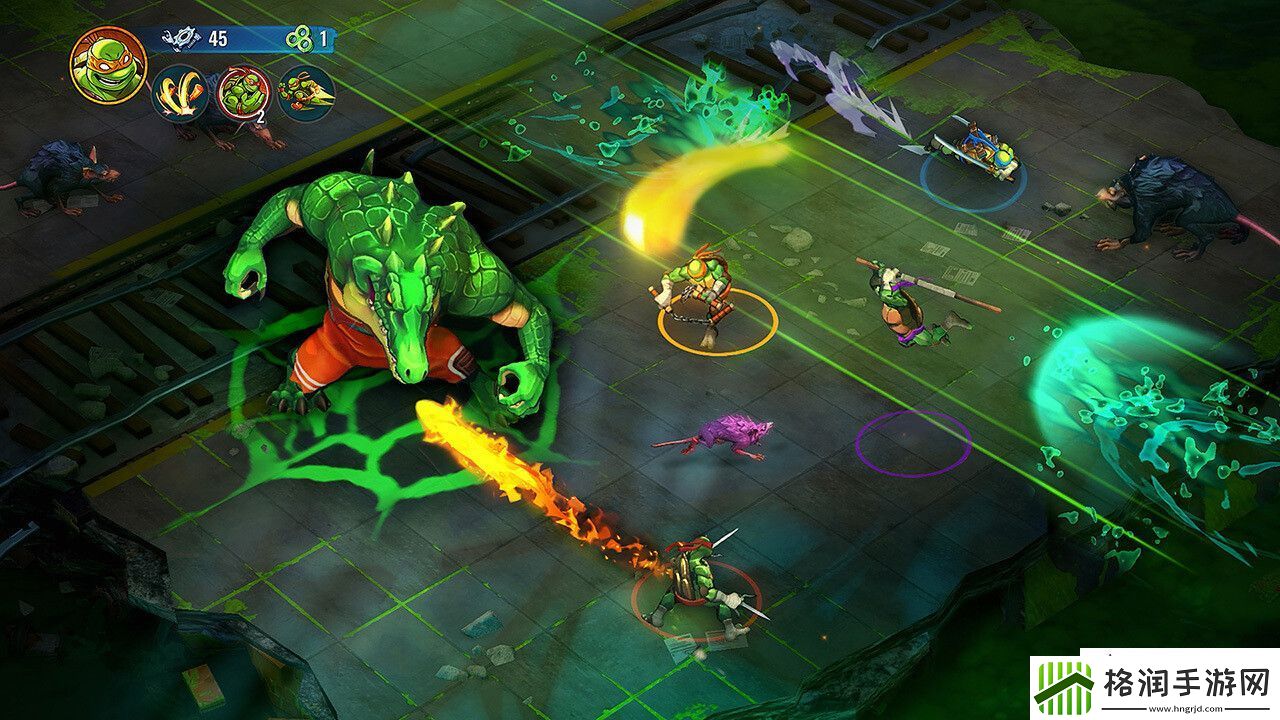This screenshot has height=720, width=1280.
Task: Use the red-ringed spinning turtle ability
Action: point(243,93)
